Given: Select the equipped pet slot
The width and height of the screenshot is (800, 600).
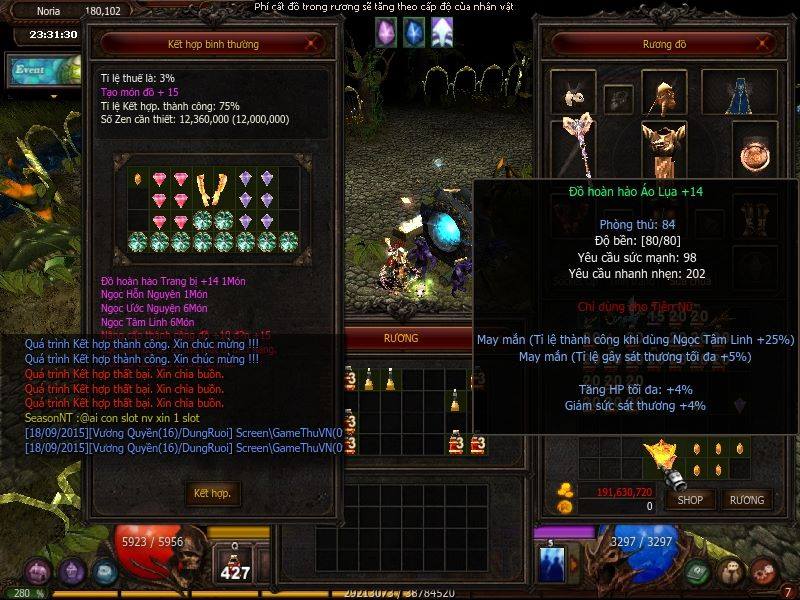Looking at the screenshot, I should click(573, 95).
